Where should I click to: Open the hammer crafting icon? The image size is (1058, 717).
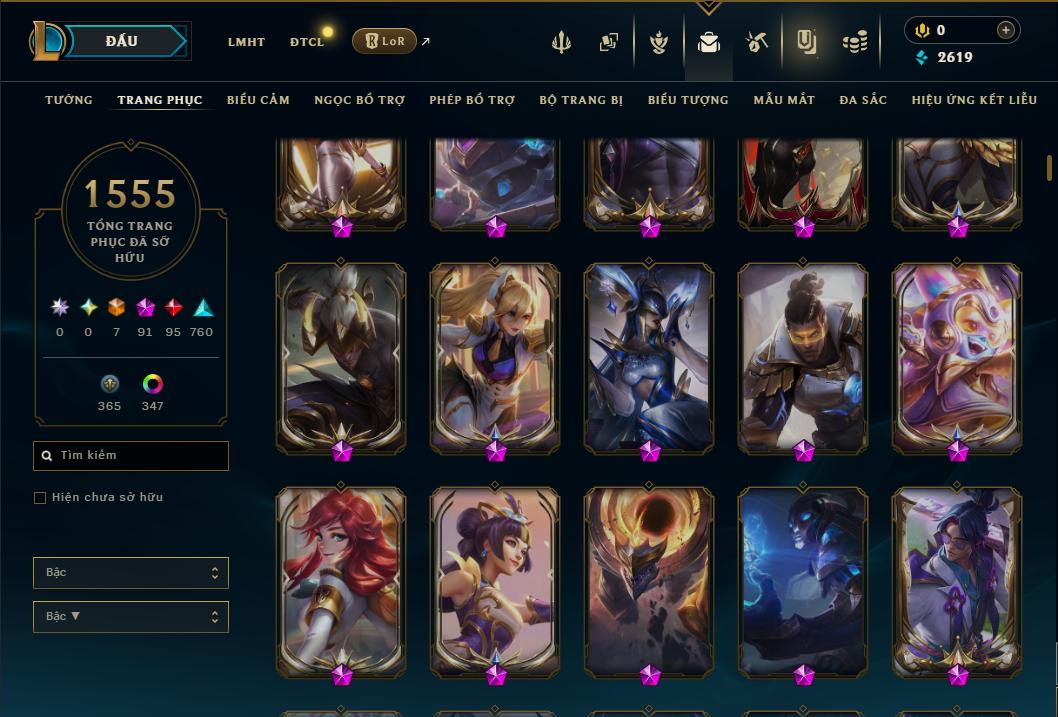[x=756, y=42]
